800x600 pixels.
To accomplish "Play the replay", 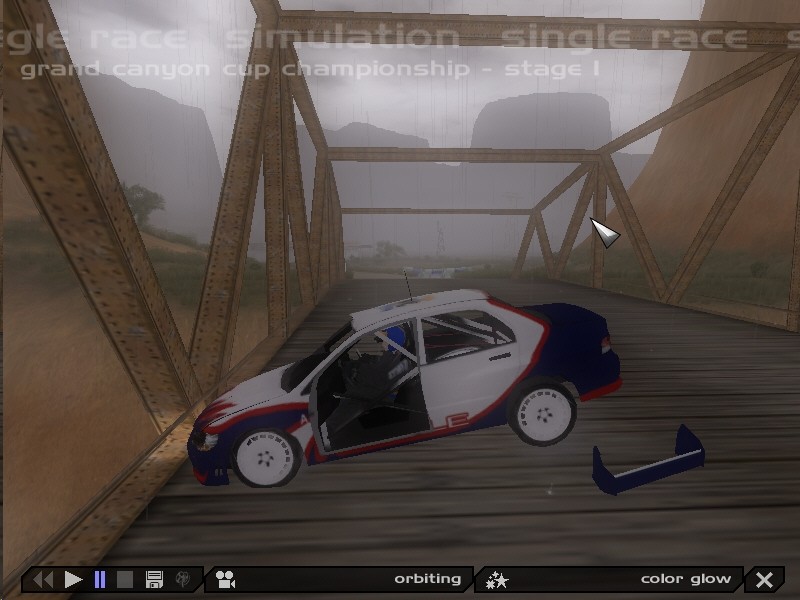I will coord(73,579).
